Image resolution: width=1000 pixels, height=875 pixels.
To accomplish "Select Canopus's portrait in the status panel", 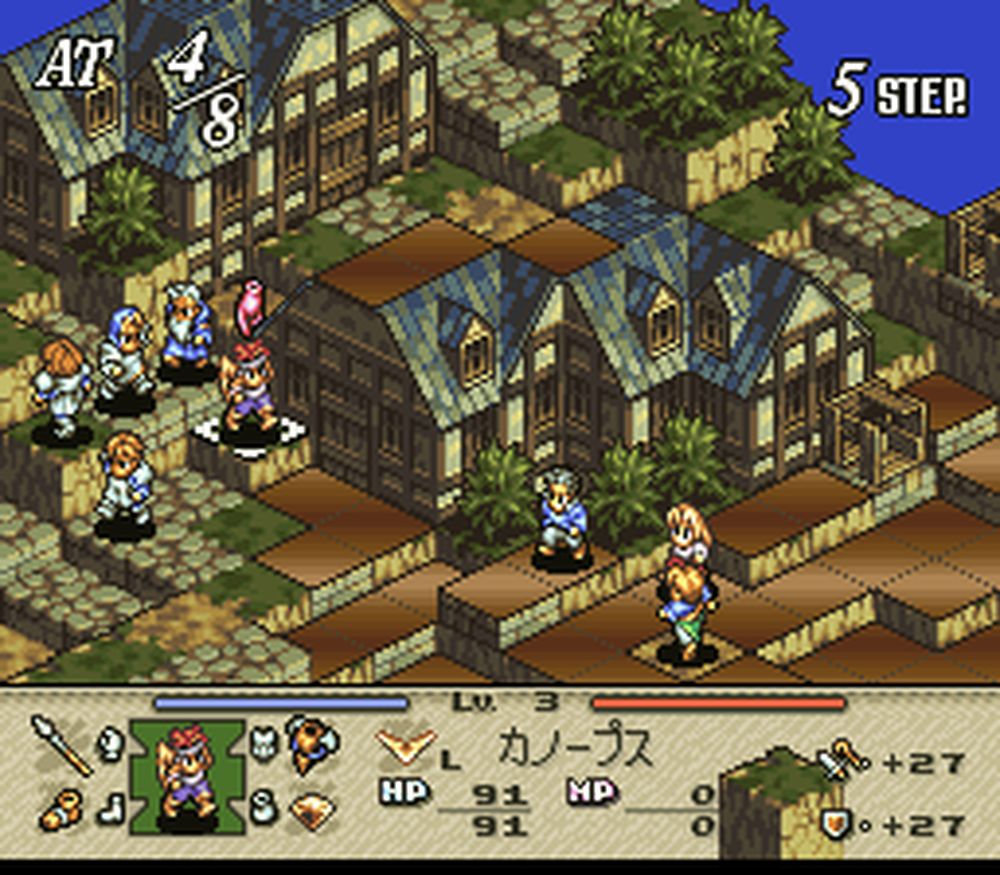I will coord(187,776).
